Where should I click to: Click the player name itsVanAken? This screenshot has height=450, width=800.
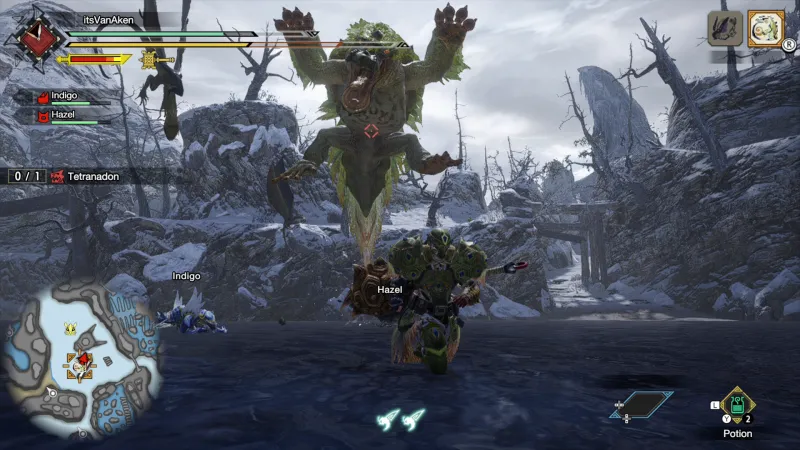(x=110, y=19)
